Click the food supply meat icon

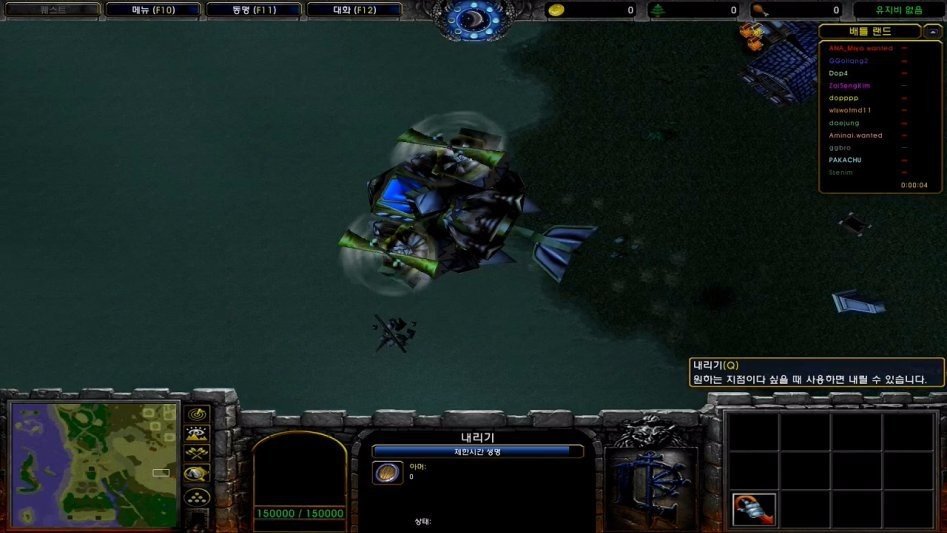759,10
